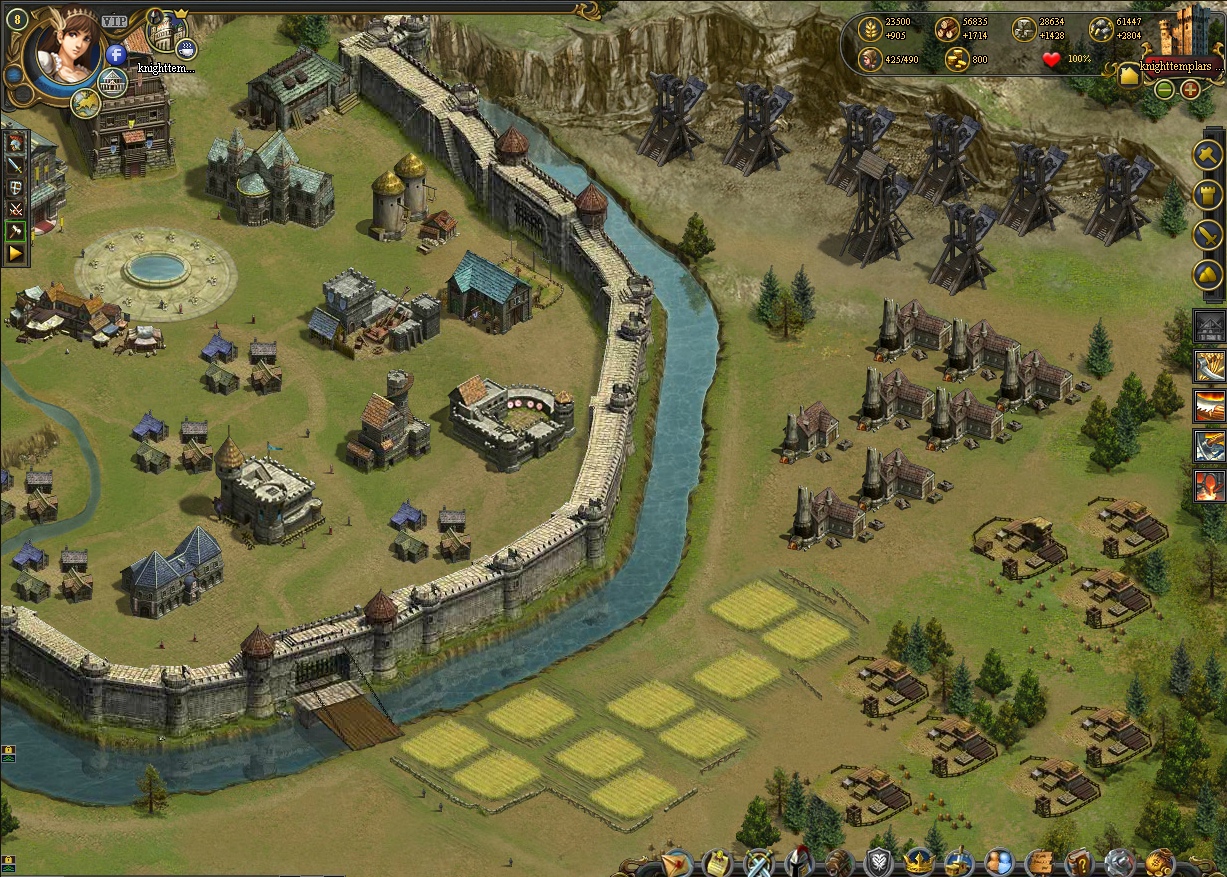Open the coffee cup icon
The width and height of the screenshot is (1227, 877).
tap(185, 48)
